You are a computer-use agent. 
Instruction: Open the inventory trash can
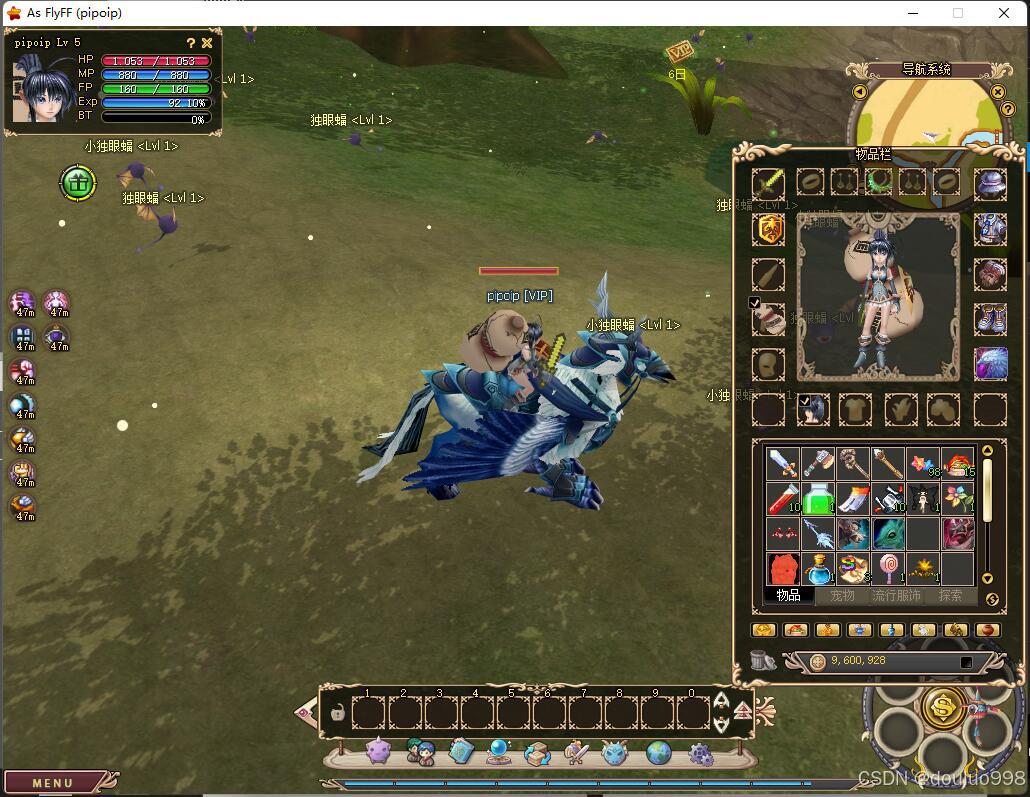click(763, 660)
